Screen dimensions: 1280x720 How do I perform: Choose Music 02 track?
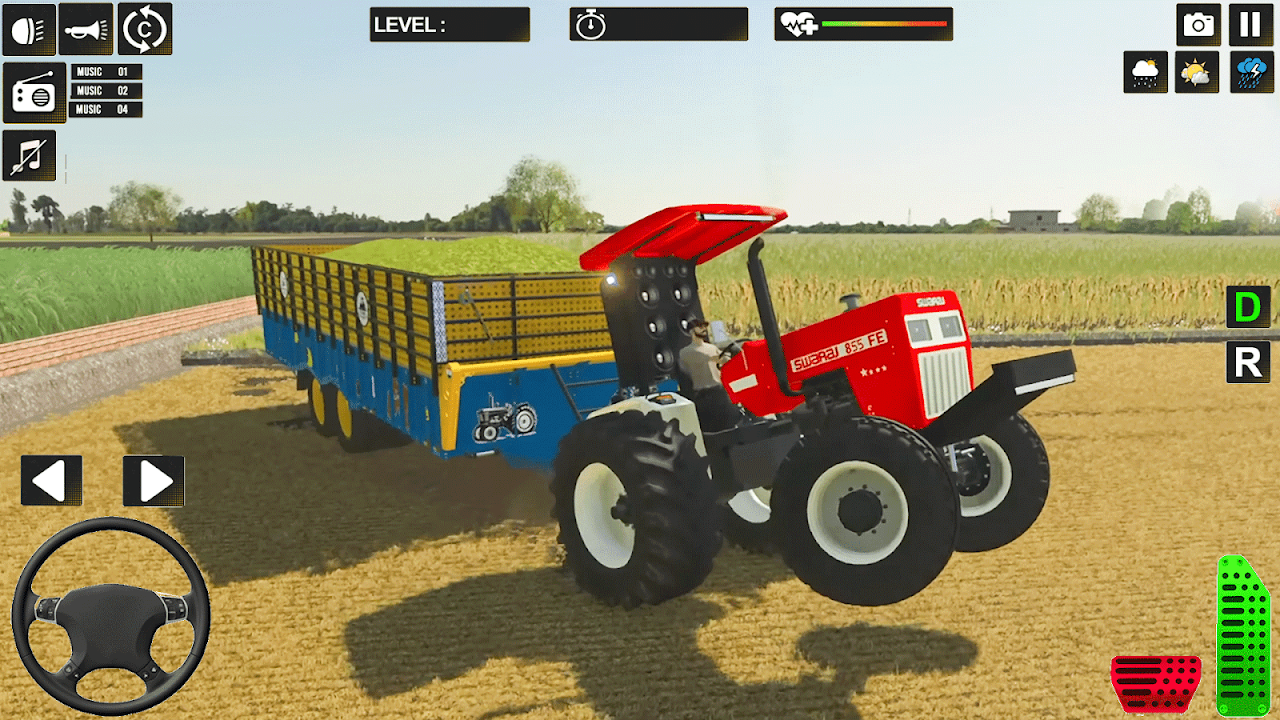click(106, 91)
